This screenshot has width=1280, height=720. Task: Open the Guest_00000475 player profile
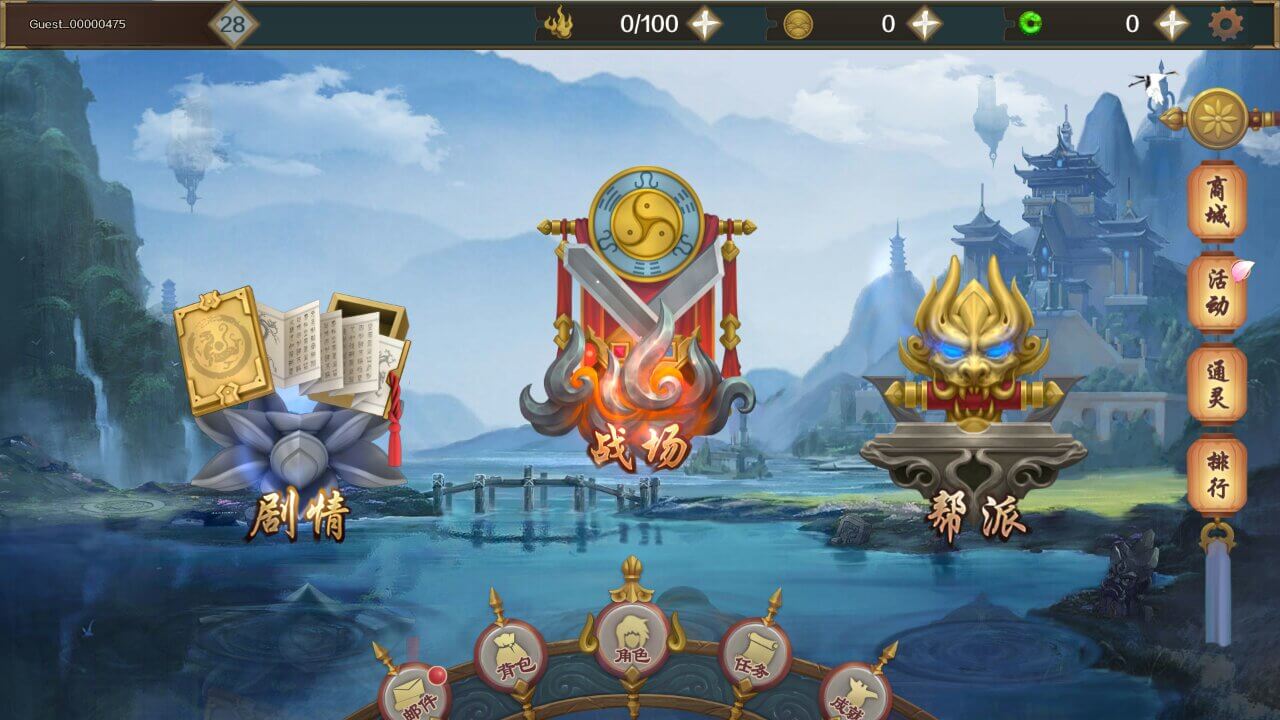(78, 24)
